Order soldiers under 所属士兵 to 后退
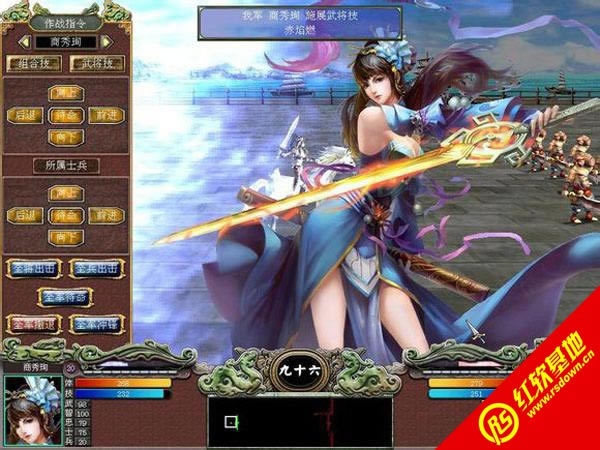 click(25, 215)
